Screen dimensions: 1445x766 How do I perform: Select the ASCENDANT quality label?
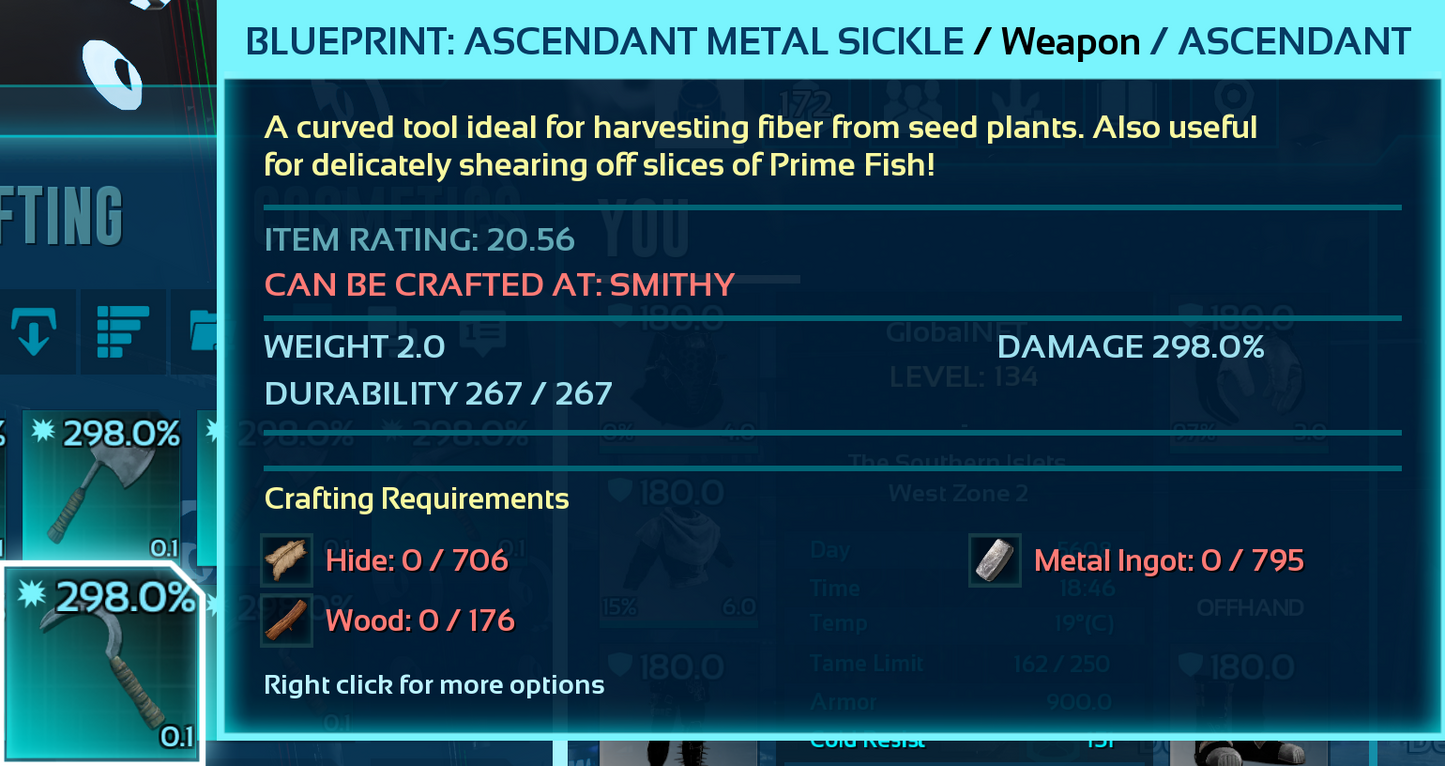[1292, 41]
